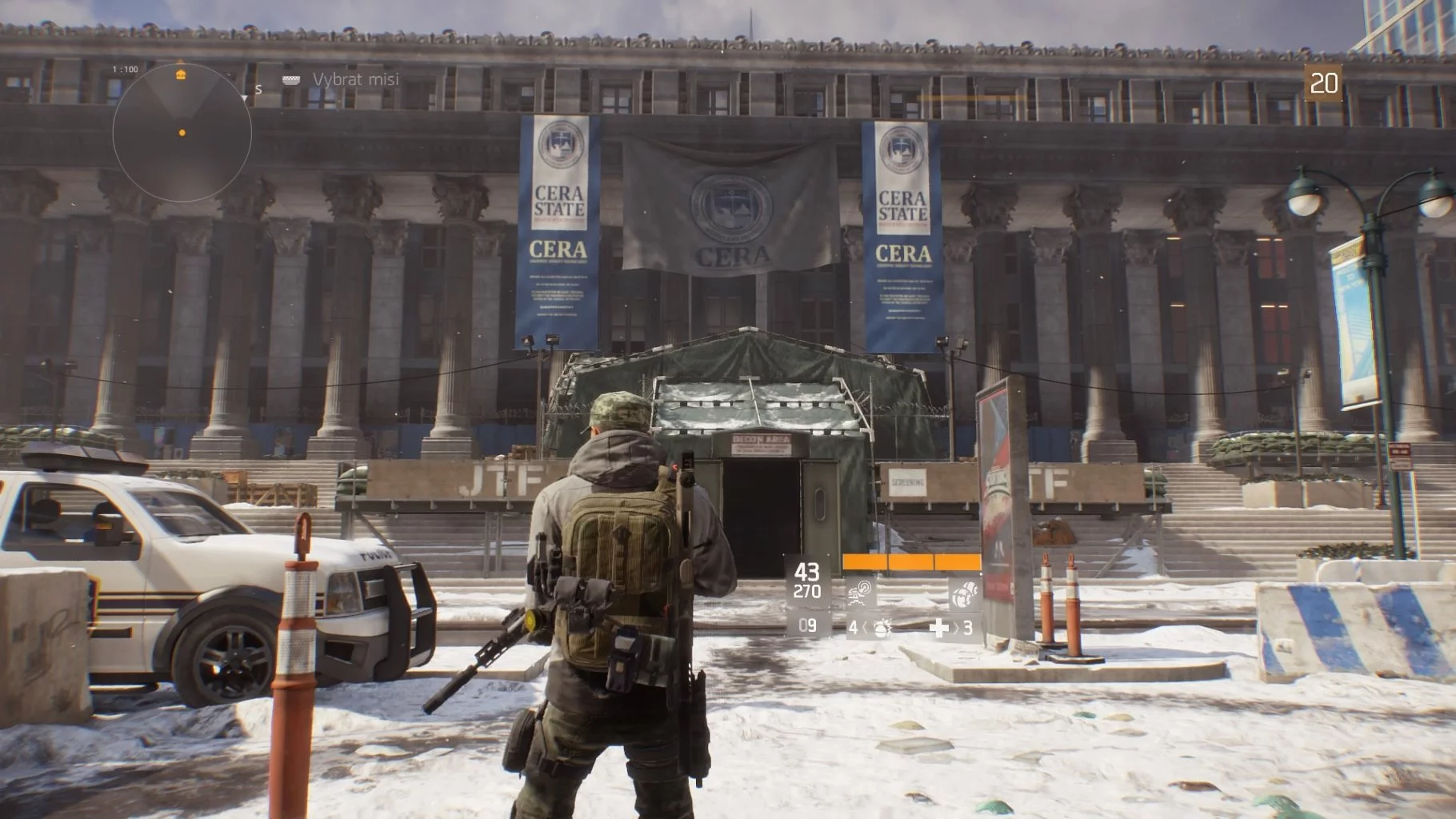Click the level 20 badge
The height and width of the screenshot is (819, 1456).
coord(1324,83)
